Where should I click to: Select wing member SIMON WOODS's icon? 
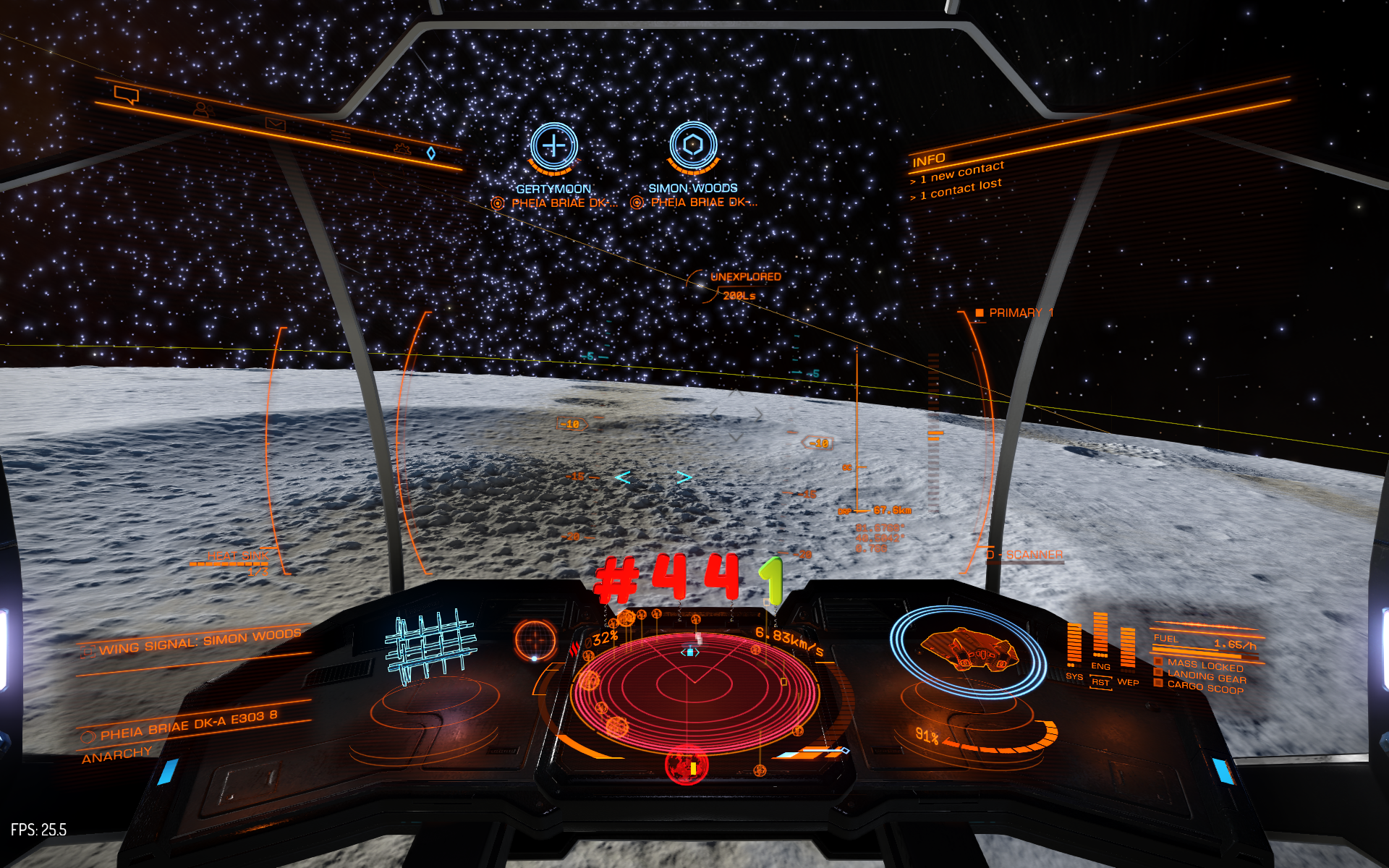(x=693, y=145)
